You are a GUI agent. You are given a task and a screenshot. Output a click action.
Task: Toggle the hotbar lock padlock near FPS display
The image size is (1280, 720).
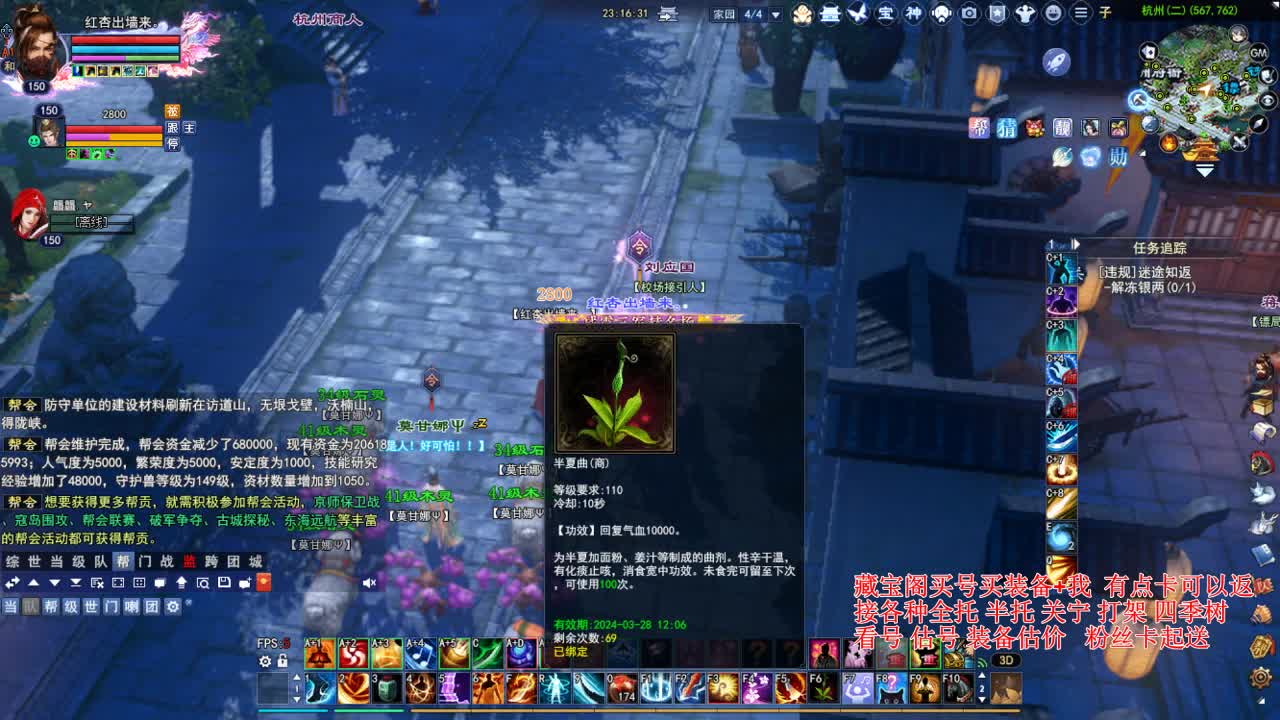282,662
